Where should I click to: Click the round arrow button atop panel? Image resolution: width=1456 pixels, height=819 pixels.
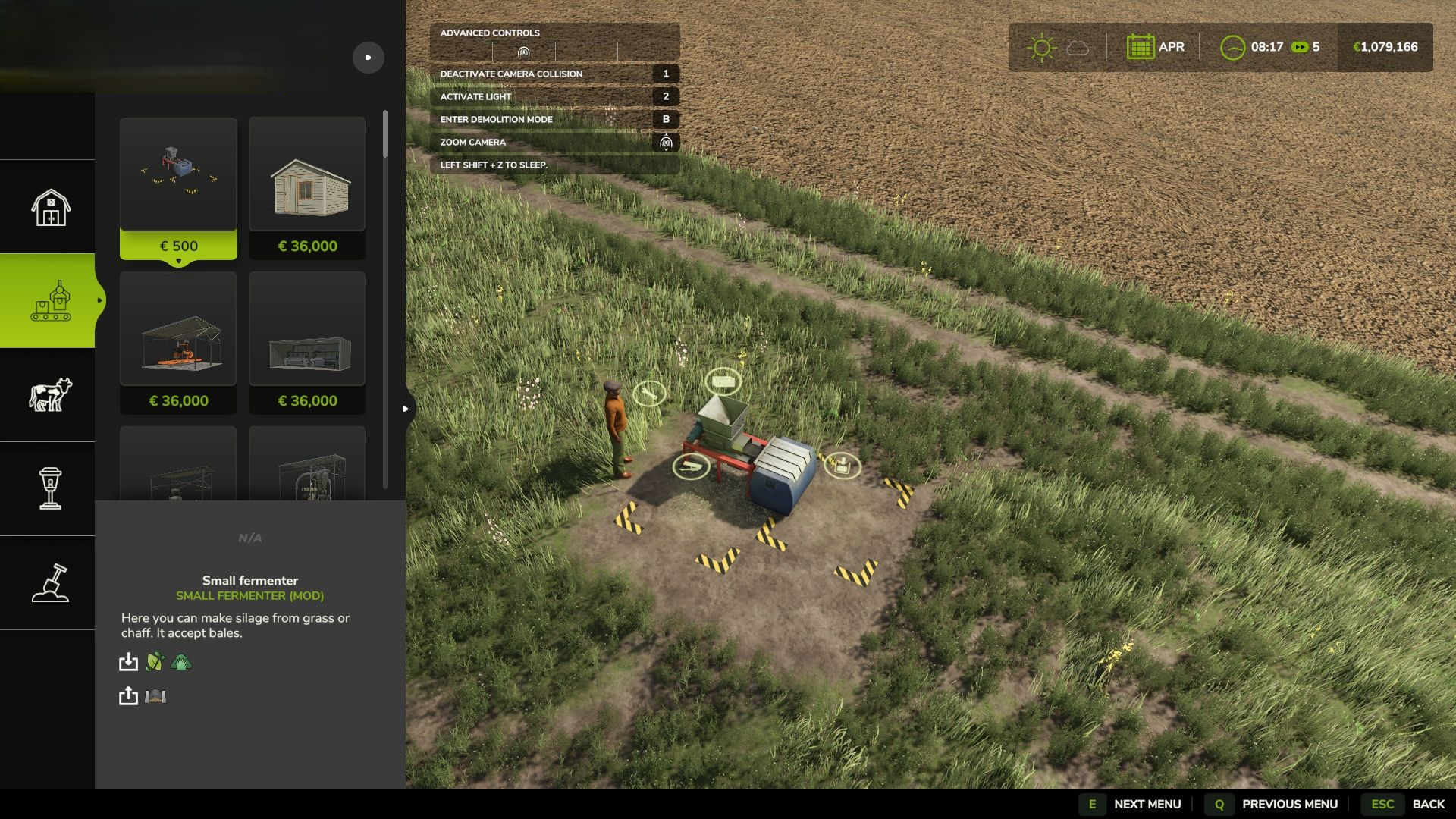[369, 58]
